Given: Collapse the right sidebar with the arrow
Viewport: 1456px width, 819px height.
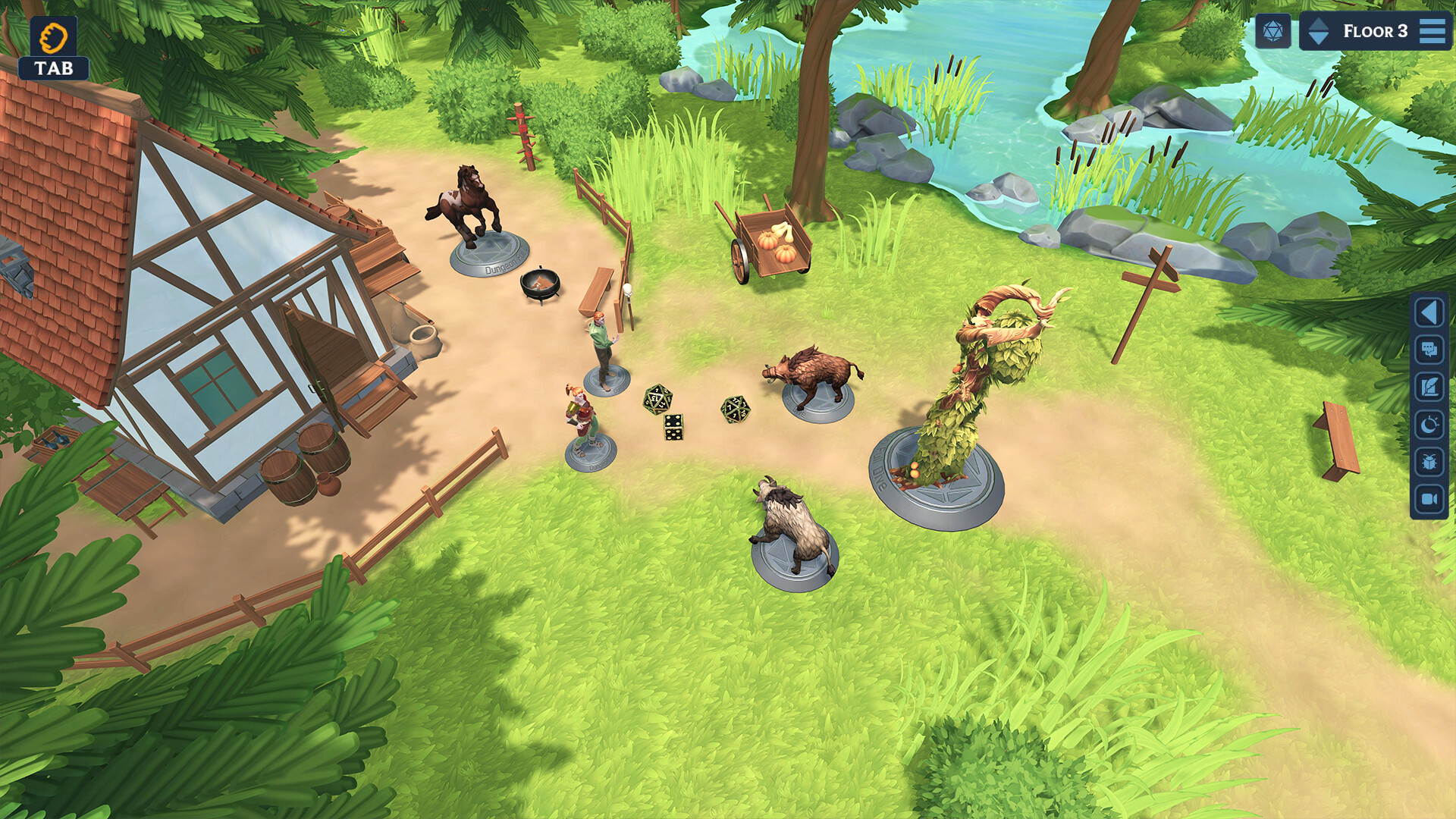Looking at the screenshot, I should [x=1429, y=312].
